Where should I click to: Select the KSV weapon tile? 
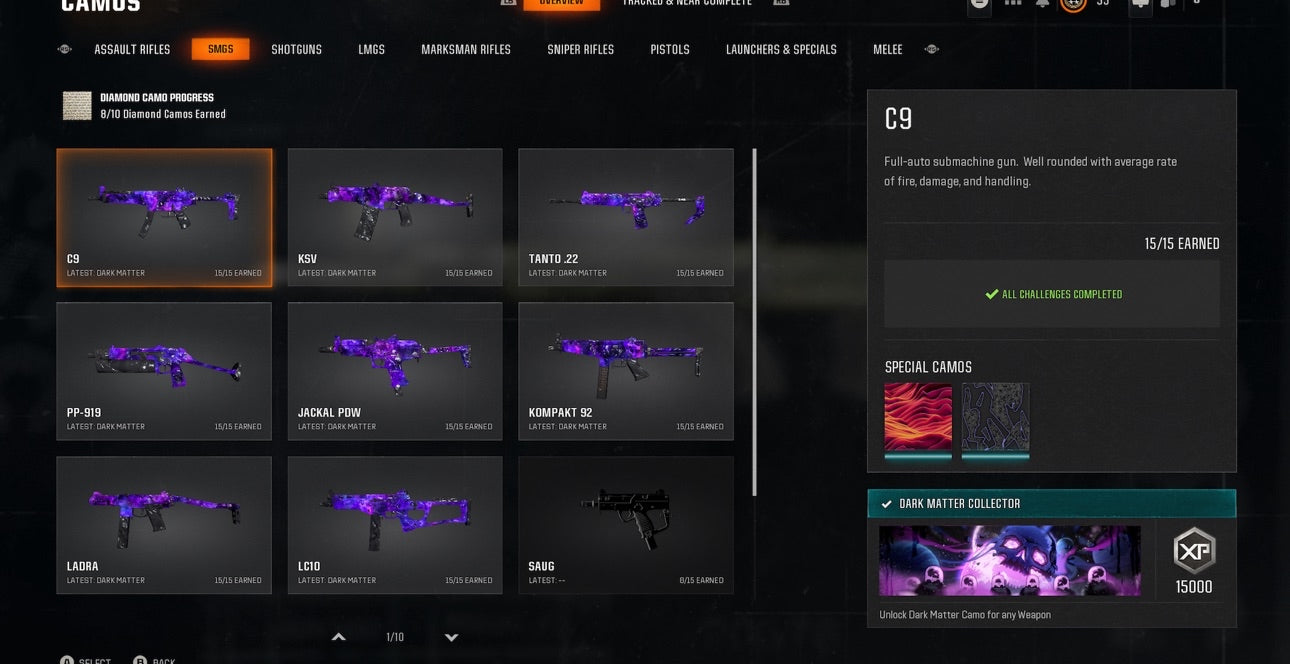click(x=395, y=217)
